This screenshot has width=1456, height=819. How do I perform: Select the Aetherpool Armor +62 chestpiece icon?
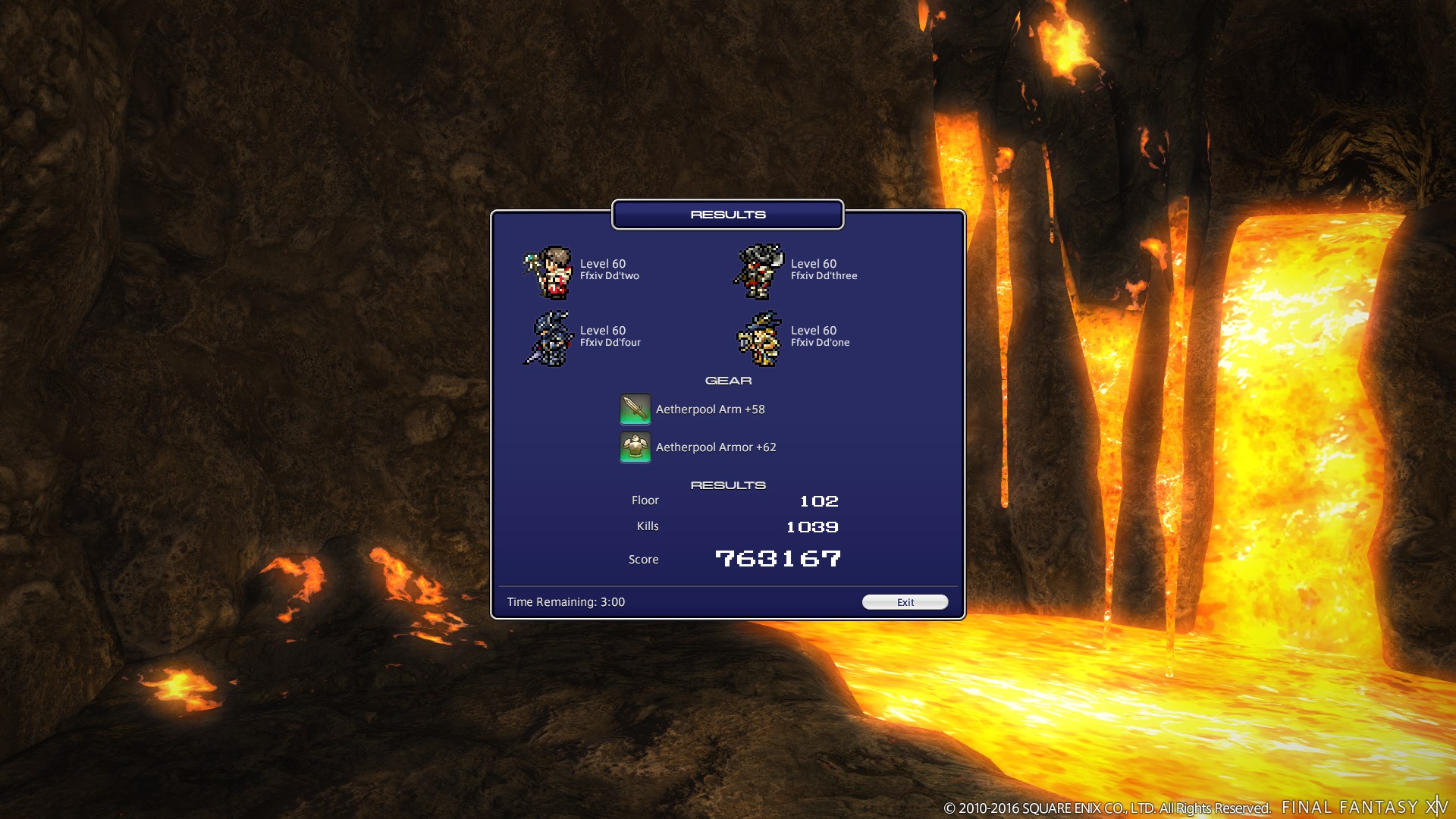coord(635,447)
